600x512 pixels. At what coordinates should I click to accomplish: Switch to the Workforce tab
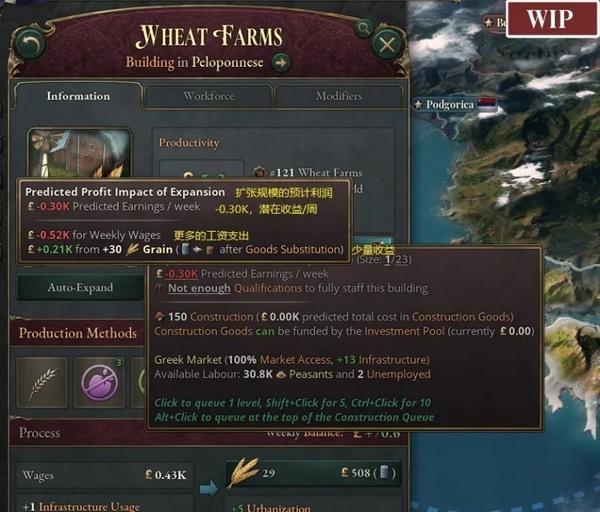click(207, 96)
